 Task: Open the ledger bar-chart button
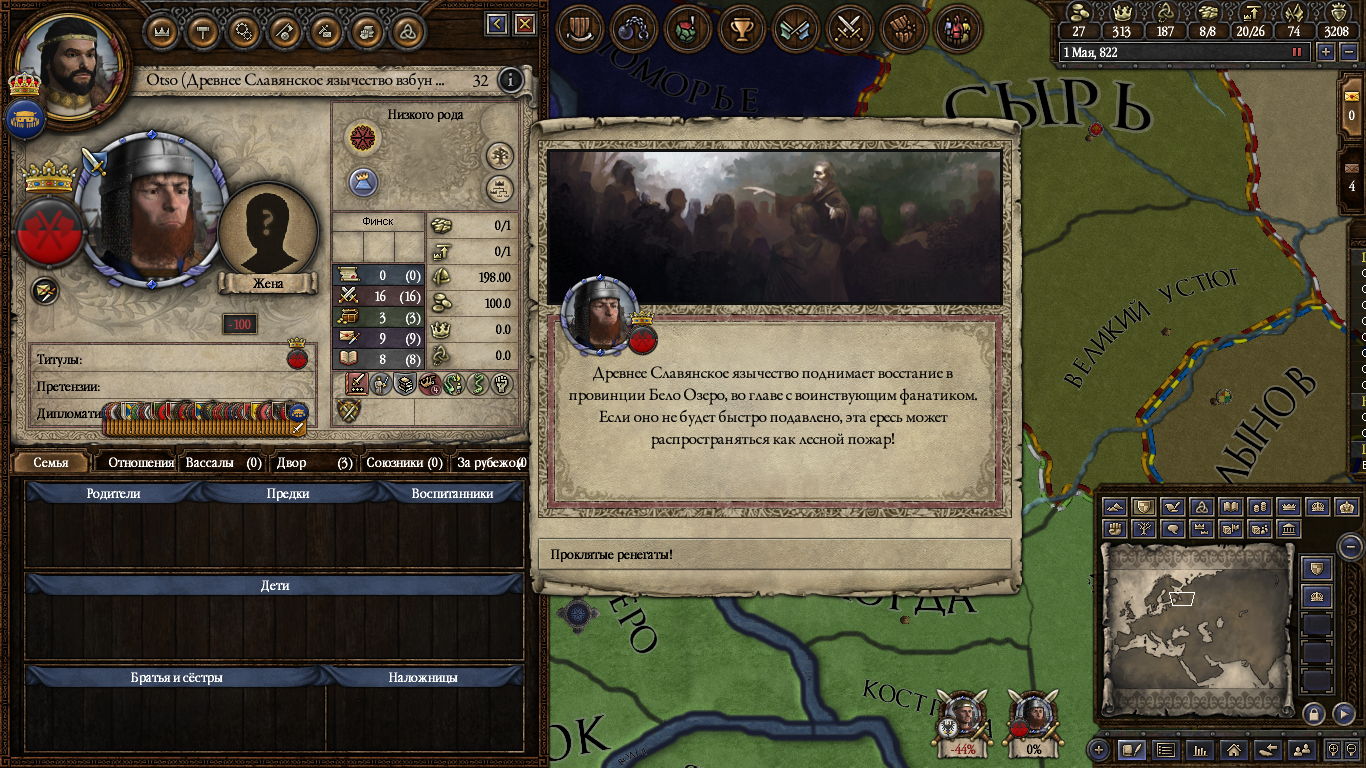coord(1201,749)
